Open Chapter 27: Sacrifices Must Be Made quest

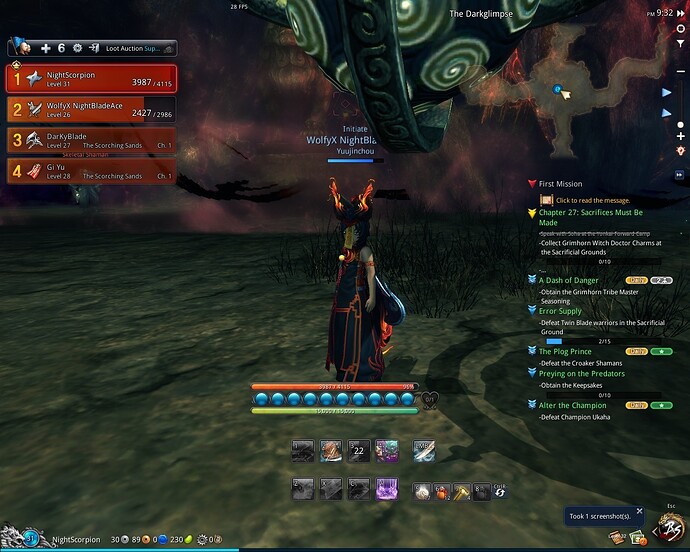tap(590, 217)
